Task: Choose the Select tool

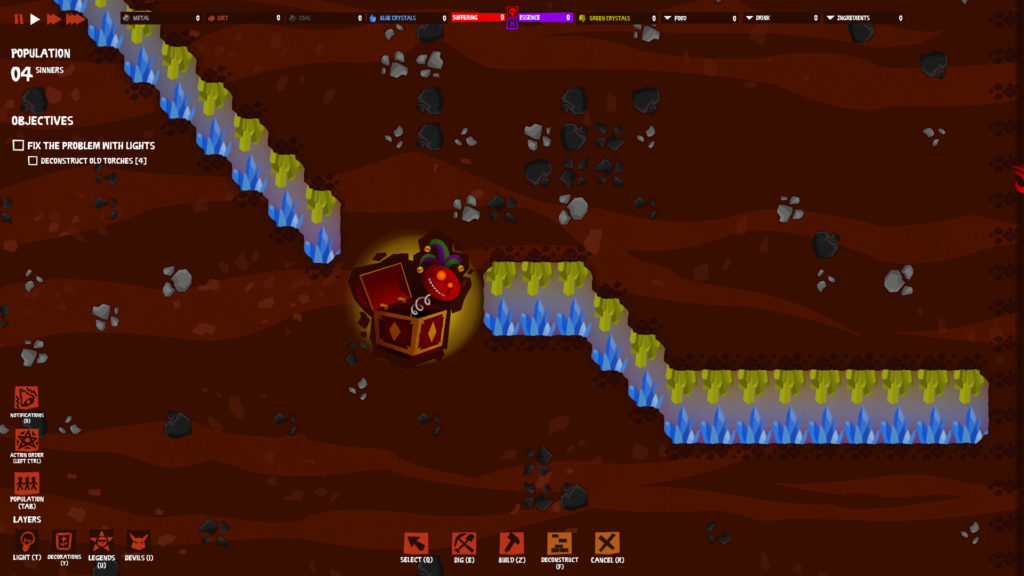Action: (x=415, y=543)
